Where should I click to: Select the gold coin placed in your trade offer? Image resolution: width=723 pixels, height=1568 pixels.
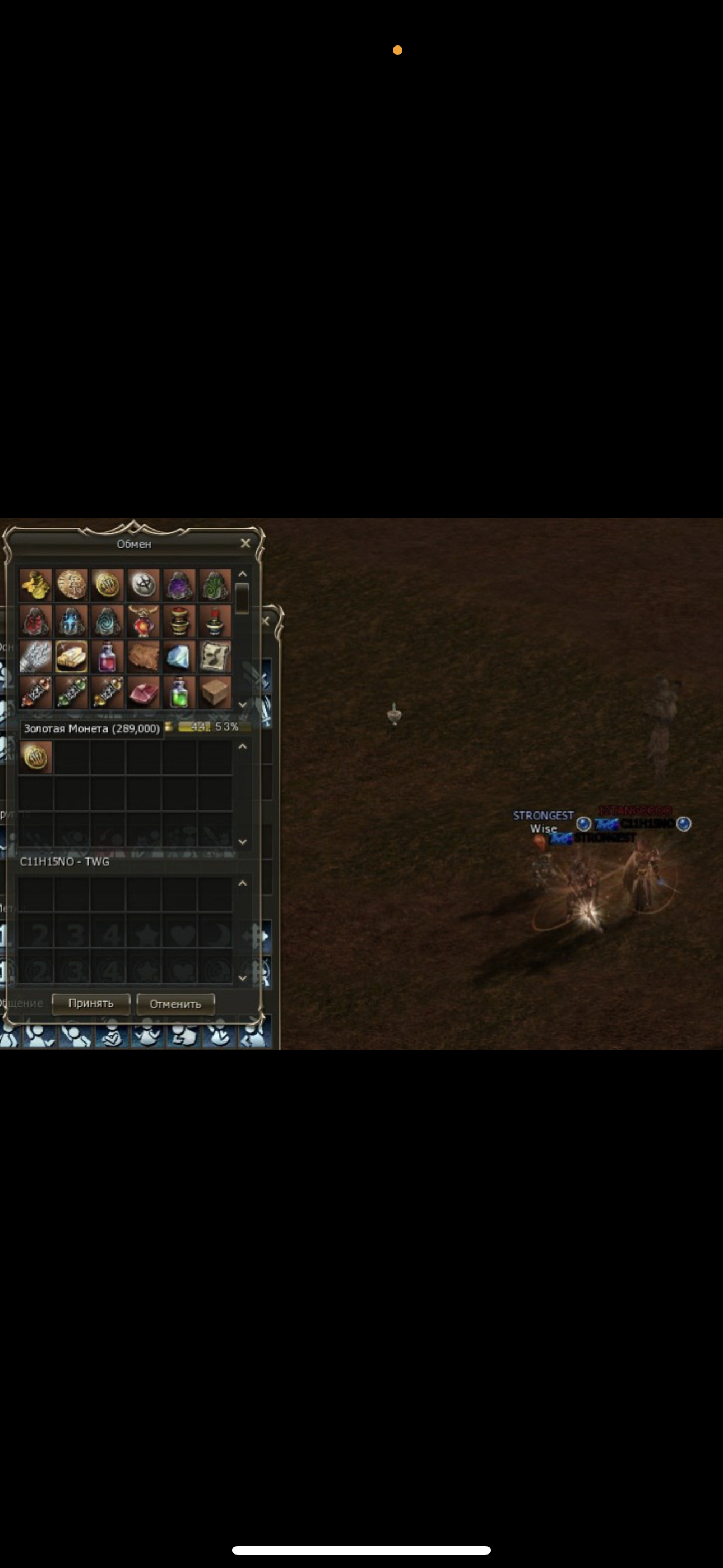pos(35,757)
